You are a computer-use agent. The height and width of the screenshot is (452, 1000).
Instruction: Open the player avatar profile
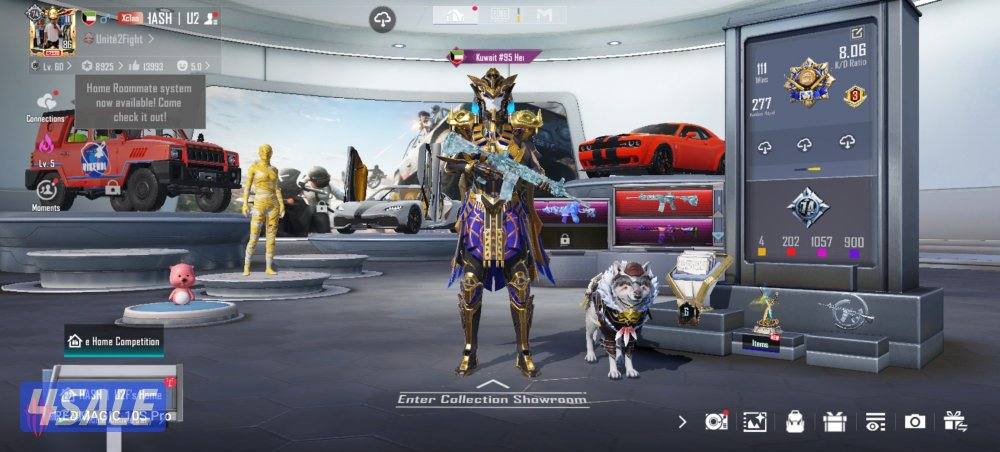coord(52,30)
